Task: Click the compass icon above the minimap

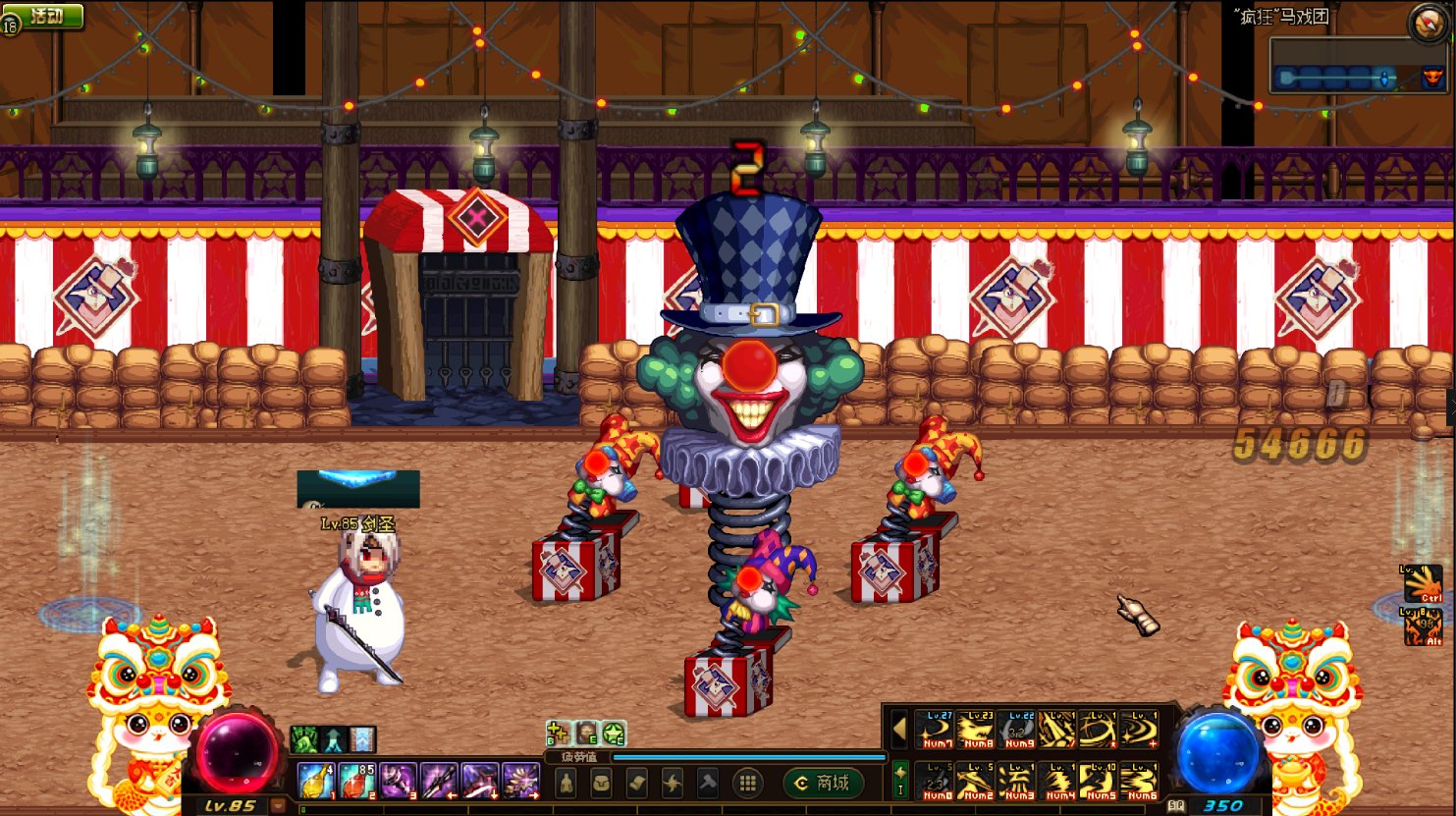Action: click(1427, 23)
